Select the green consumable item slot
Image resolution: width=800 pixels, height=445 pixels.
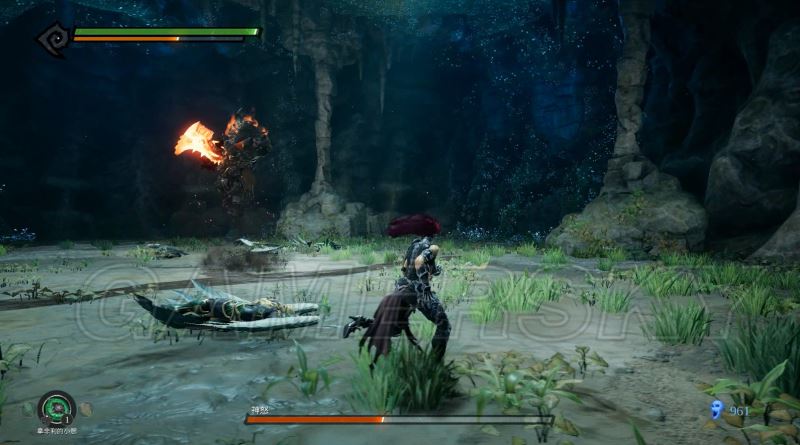point(56,407)
